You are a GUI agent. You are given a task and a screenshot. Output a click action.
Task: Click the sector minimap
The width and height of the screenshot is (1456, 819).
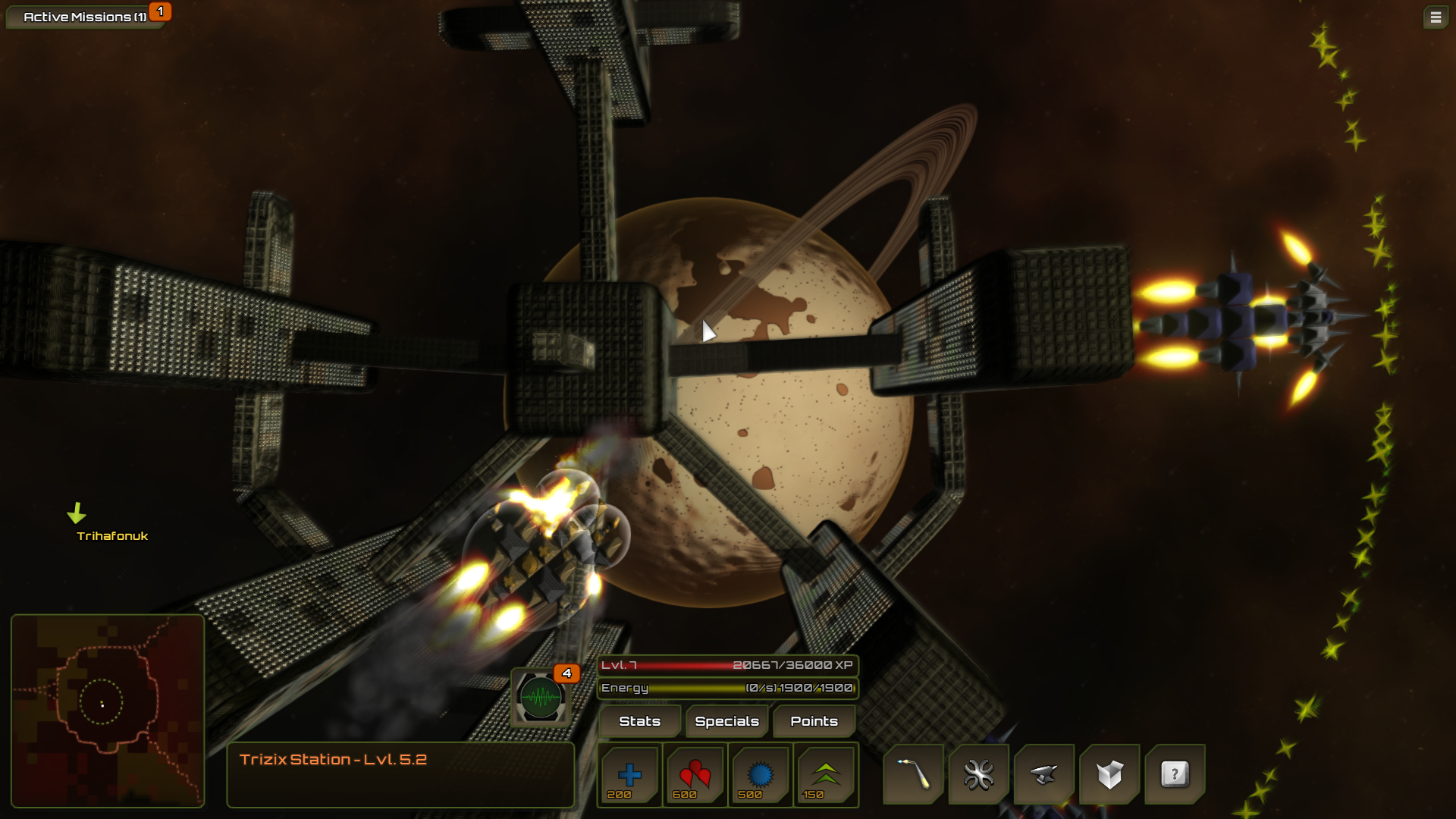pyautogui.click(x=108, y=711)
